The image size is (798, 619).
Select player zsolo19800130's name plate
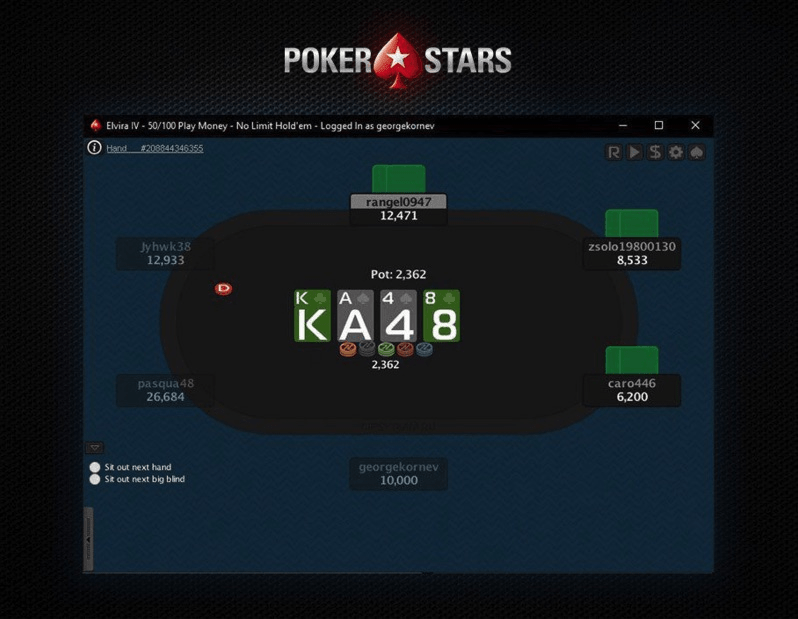point(632,253)
